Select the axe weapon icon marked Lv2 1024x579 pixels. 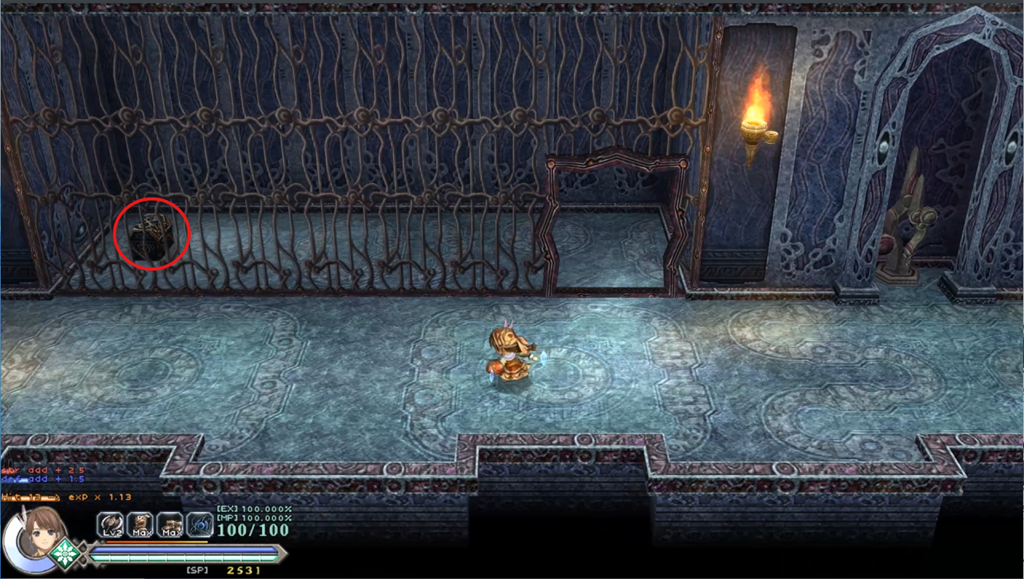tap(110, 525)
